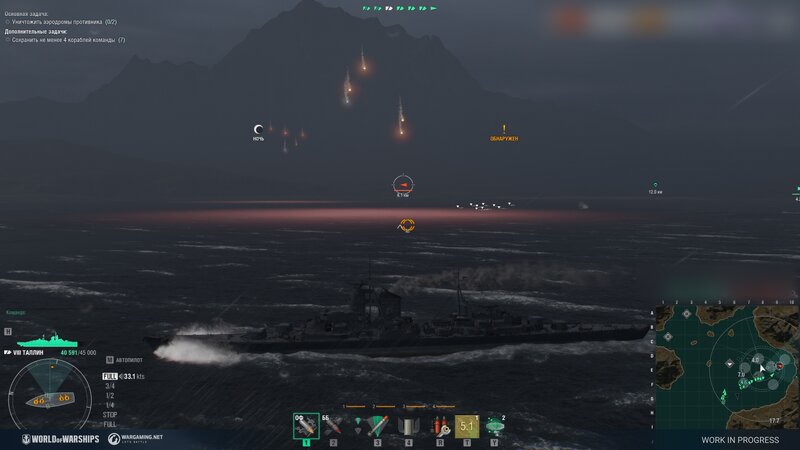Viewport: 800px width, 450px height.
Task: Set engine speed to 1/2
Action: tap(109, 394)
